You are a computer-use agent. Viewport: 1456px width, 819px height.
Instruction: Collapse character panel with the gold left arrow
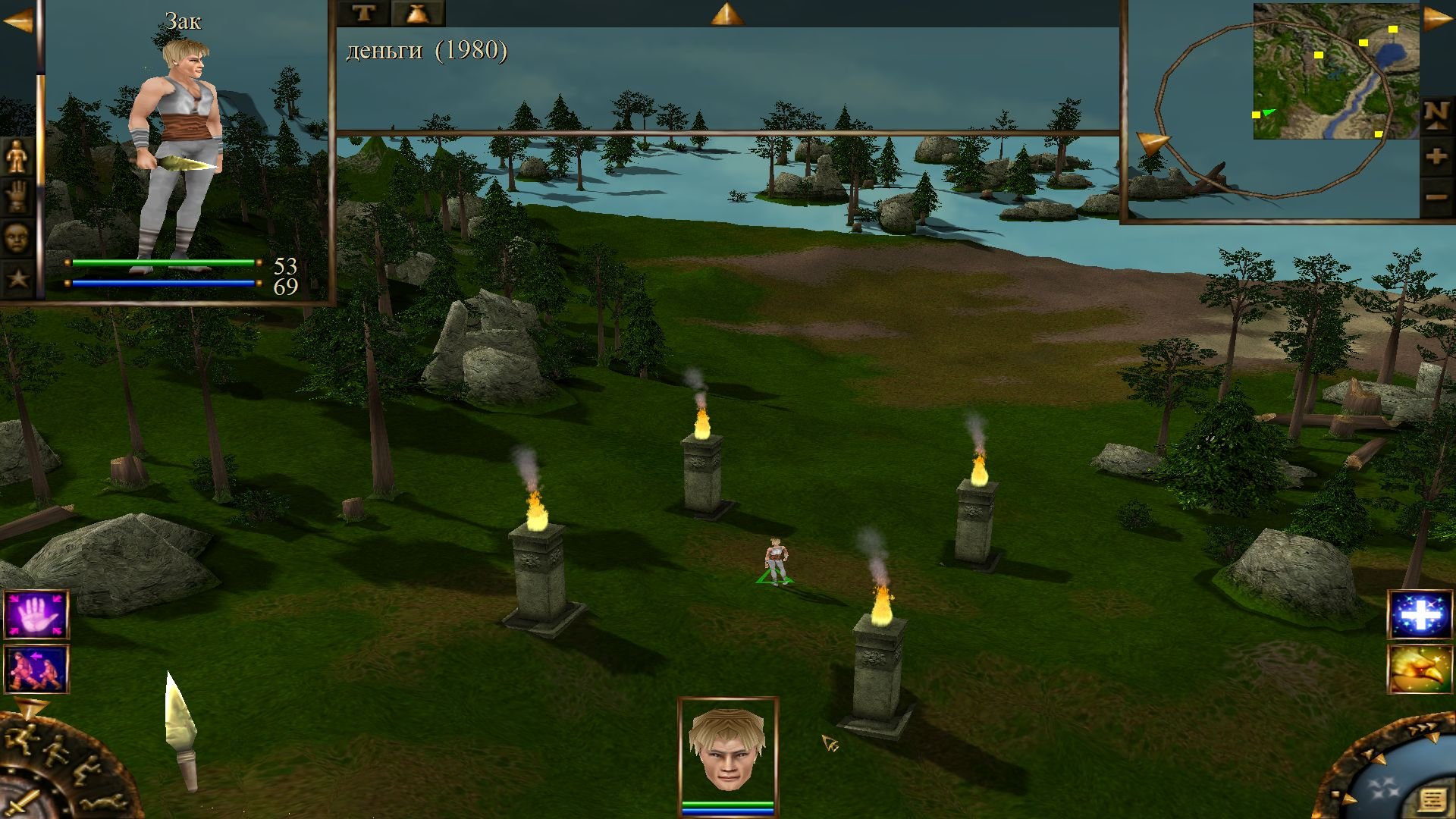click(x=18, y=21)
